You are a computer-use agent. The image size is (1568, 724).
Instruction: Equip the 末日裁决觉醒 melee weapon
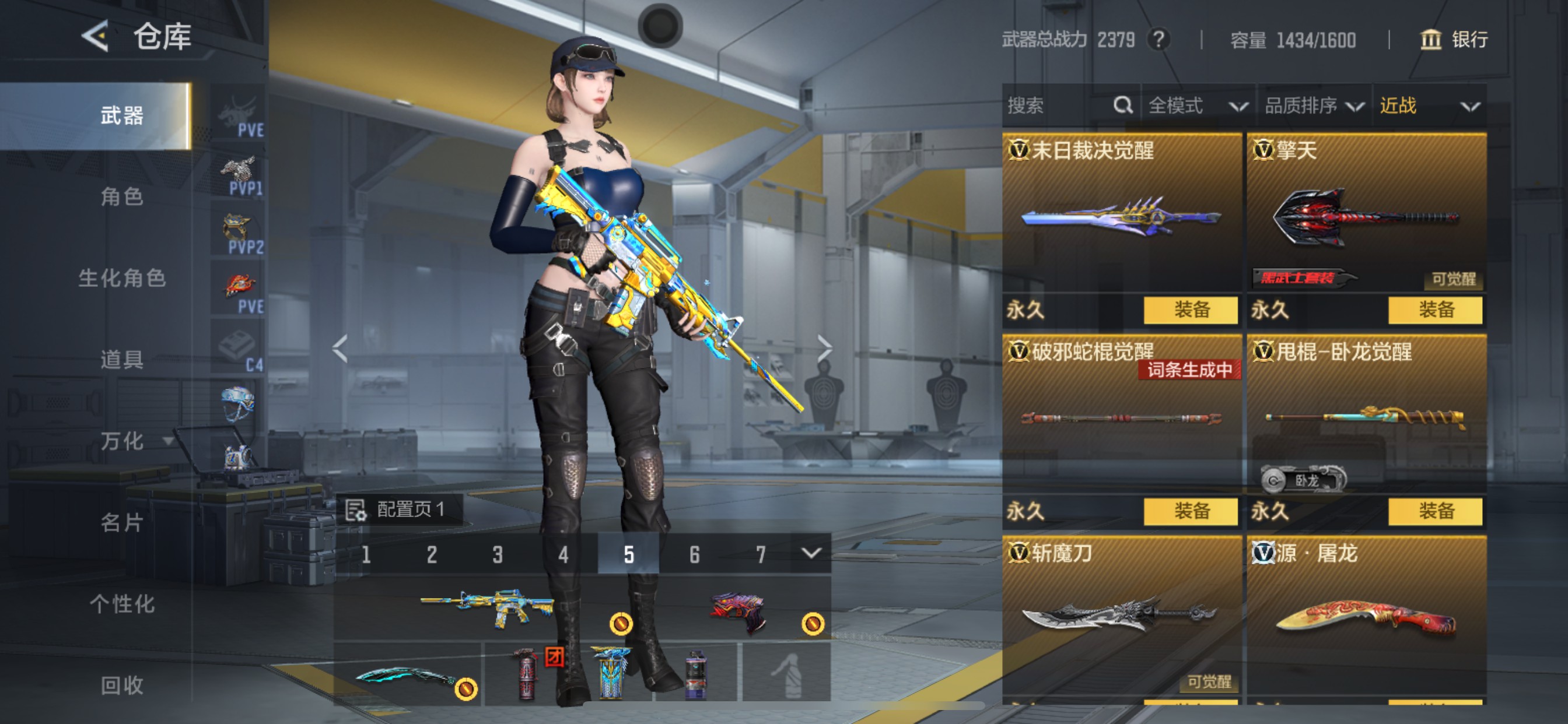coord(1190,310)
